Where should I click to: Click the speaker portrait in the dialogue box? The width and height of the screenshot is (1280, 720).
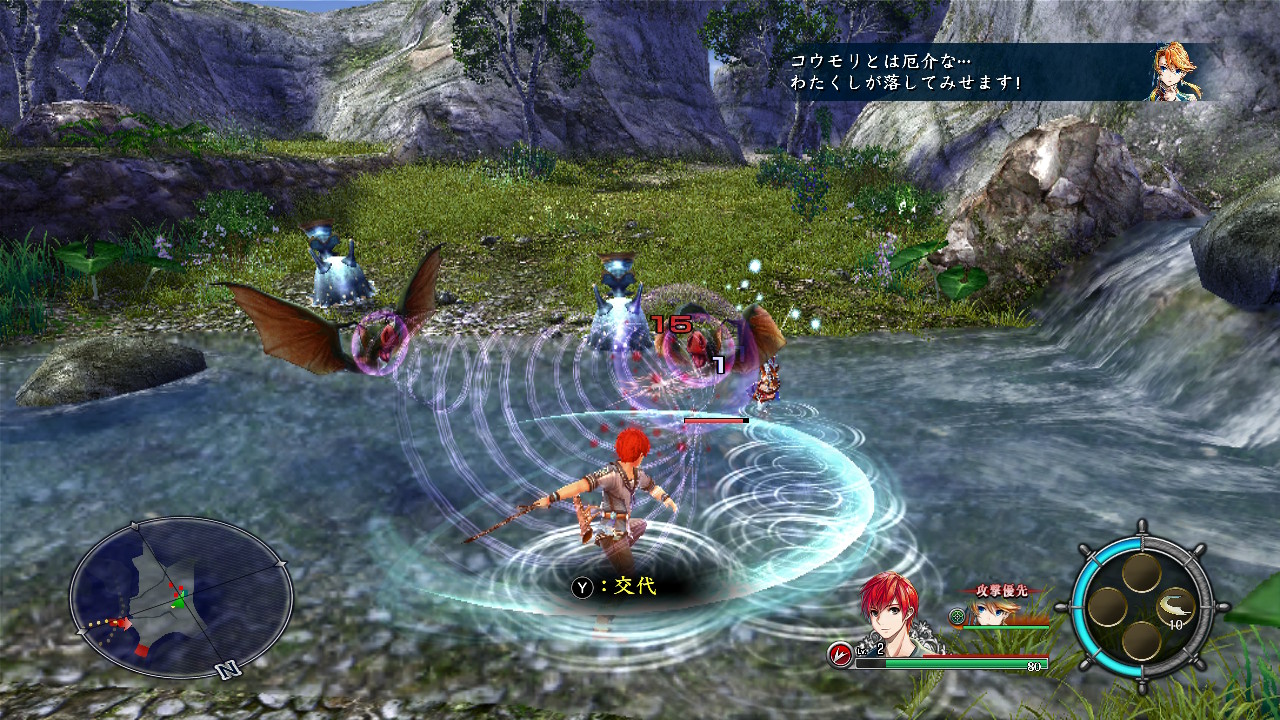coord(1172,71)
